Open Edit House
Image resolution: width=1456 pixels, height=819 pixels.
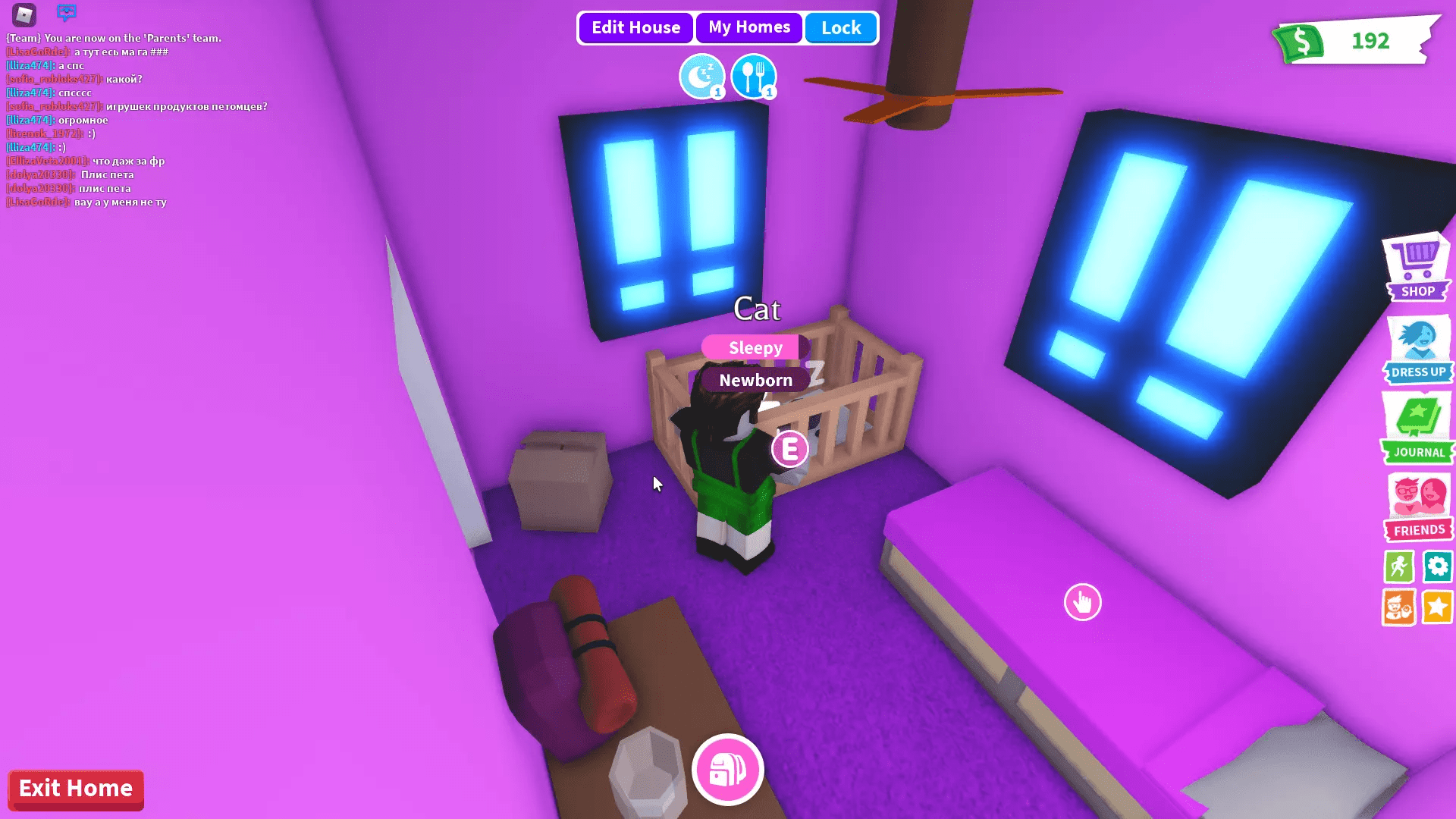point(635,27)
